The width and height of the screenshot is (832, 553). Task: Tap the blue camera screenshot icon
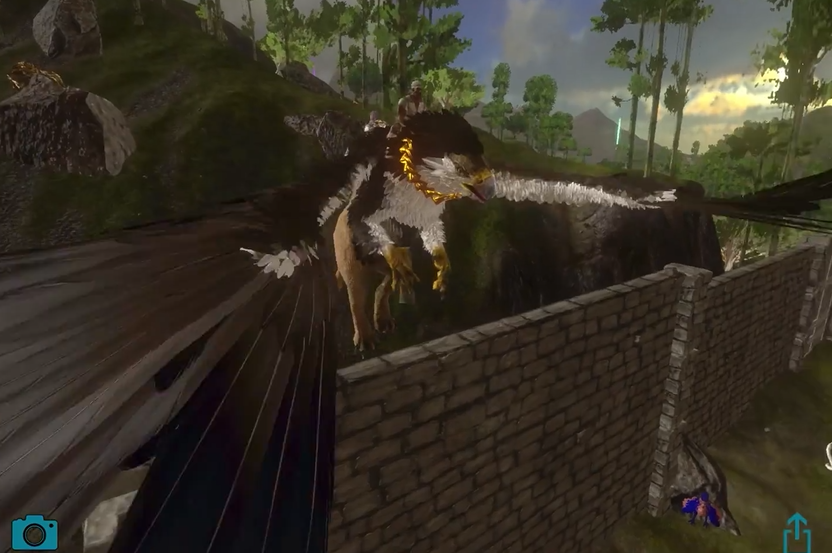pyautogui.click(x=34, y=532)
